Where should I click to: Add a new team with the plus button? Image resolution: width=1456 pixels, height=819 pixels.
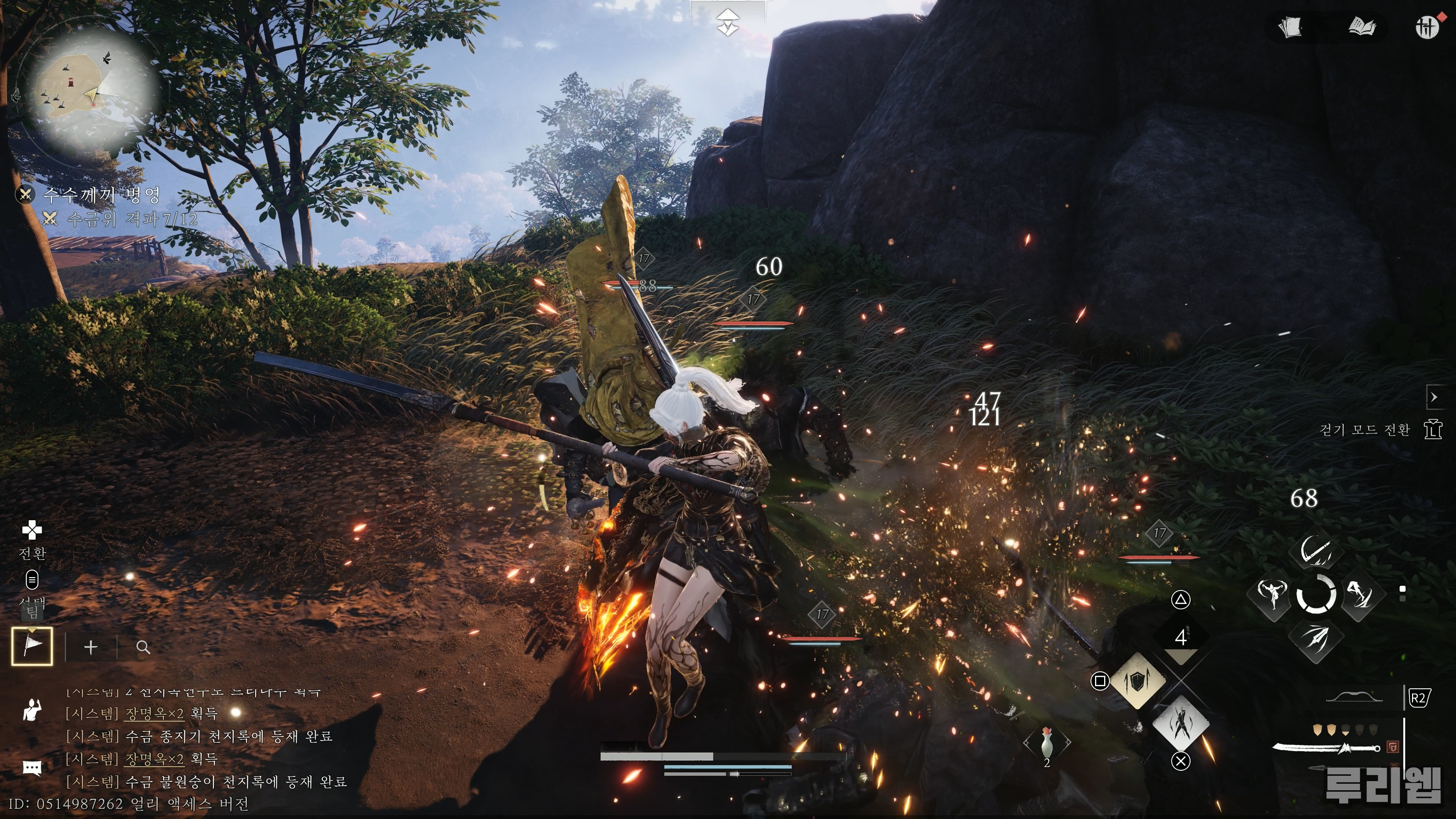[x=91, y=647]
